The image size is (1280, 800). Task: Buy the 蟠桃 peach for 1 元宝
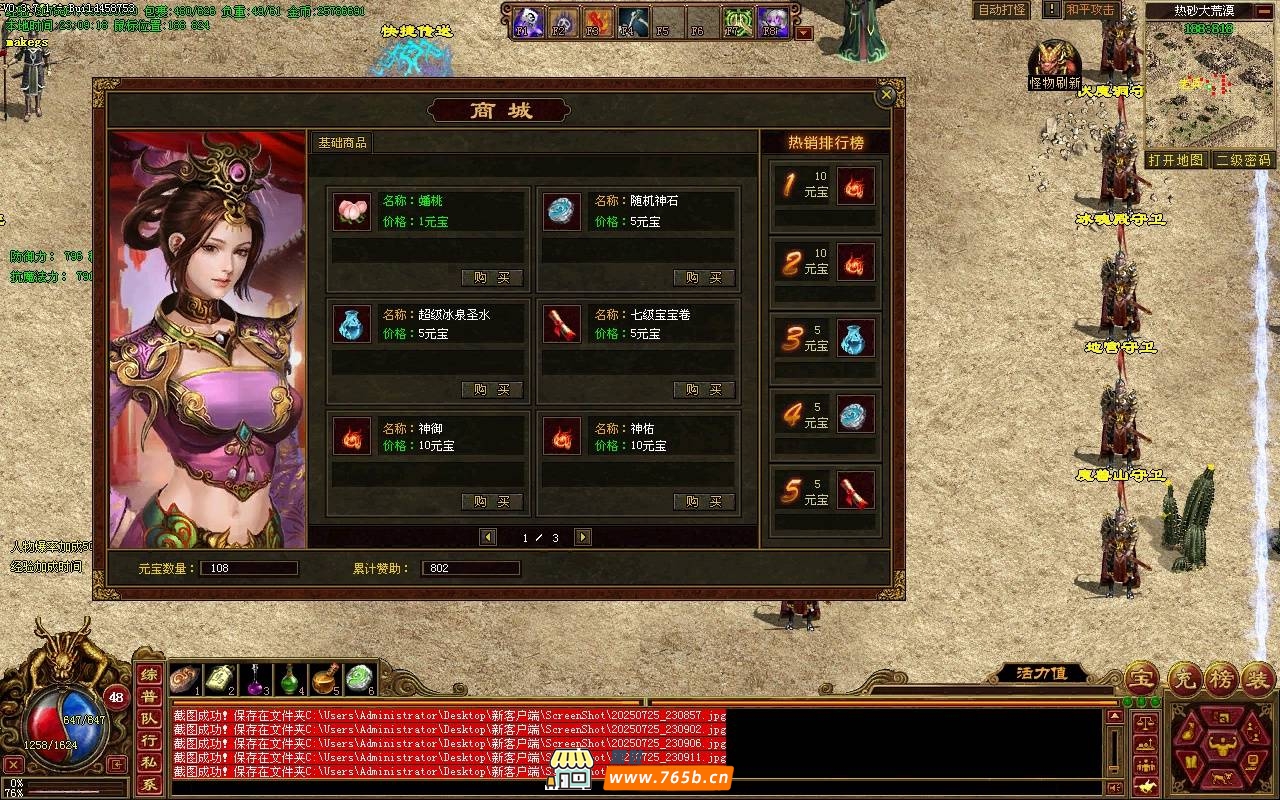[x=492, y=278]
